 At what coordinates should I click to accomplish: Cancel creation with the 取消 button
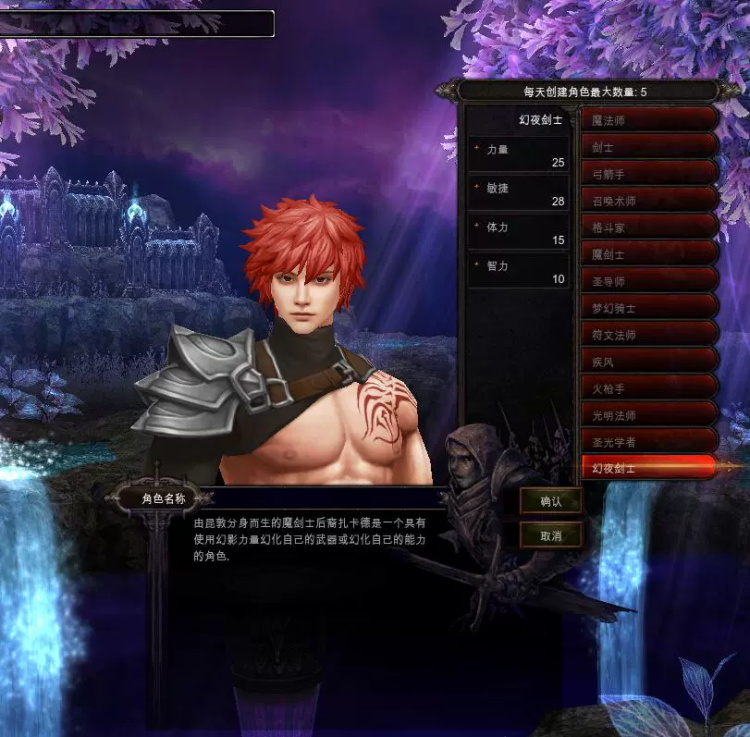(551, 536)
